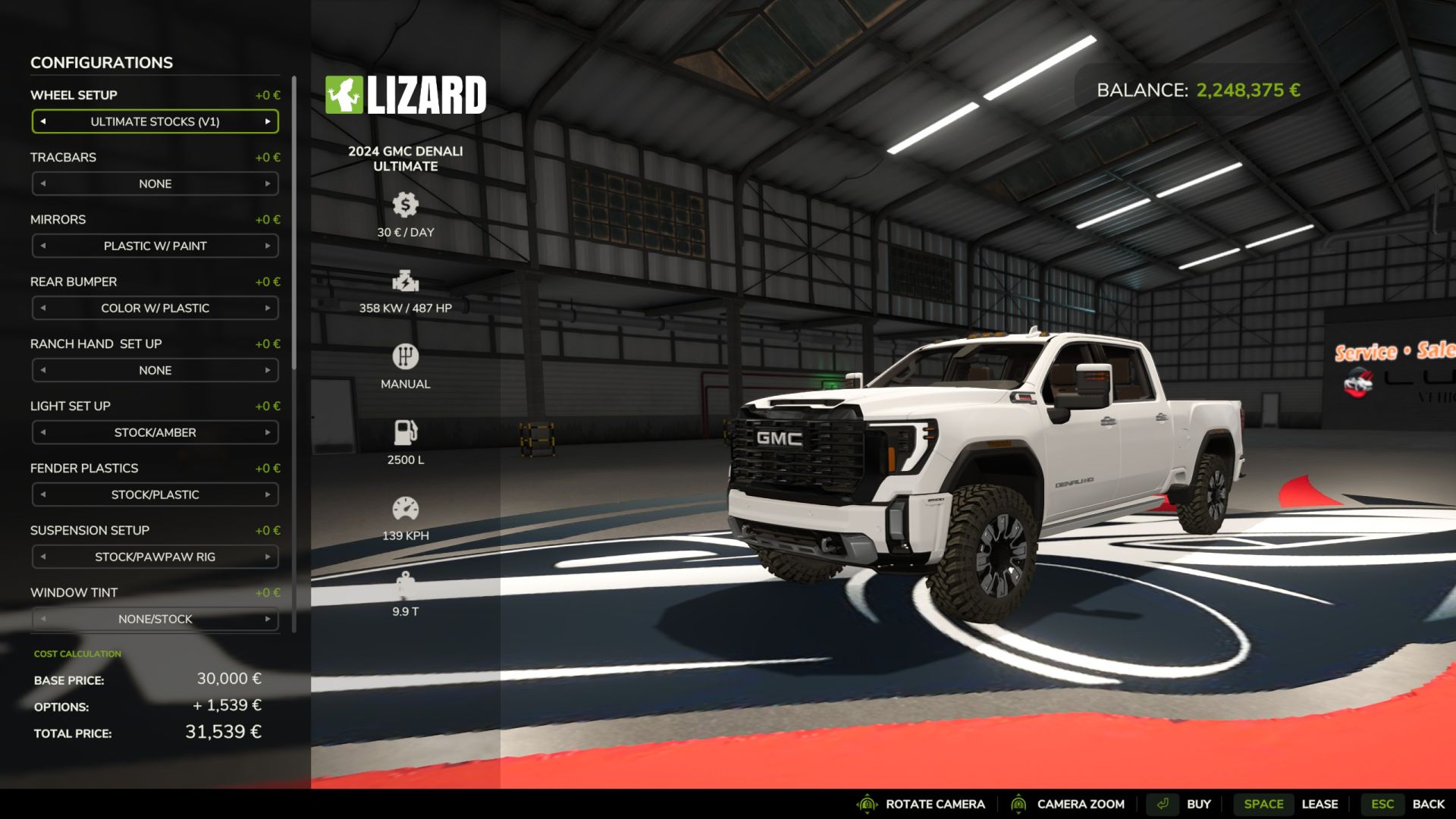Switch Light Set Up to next option

pos(268,432)
